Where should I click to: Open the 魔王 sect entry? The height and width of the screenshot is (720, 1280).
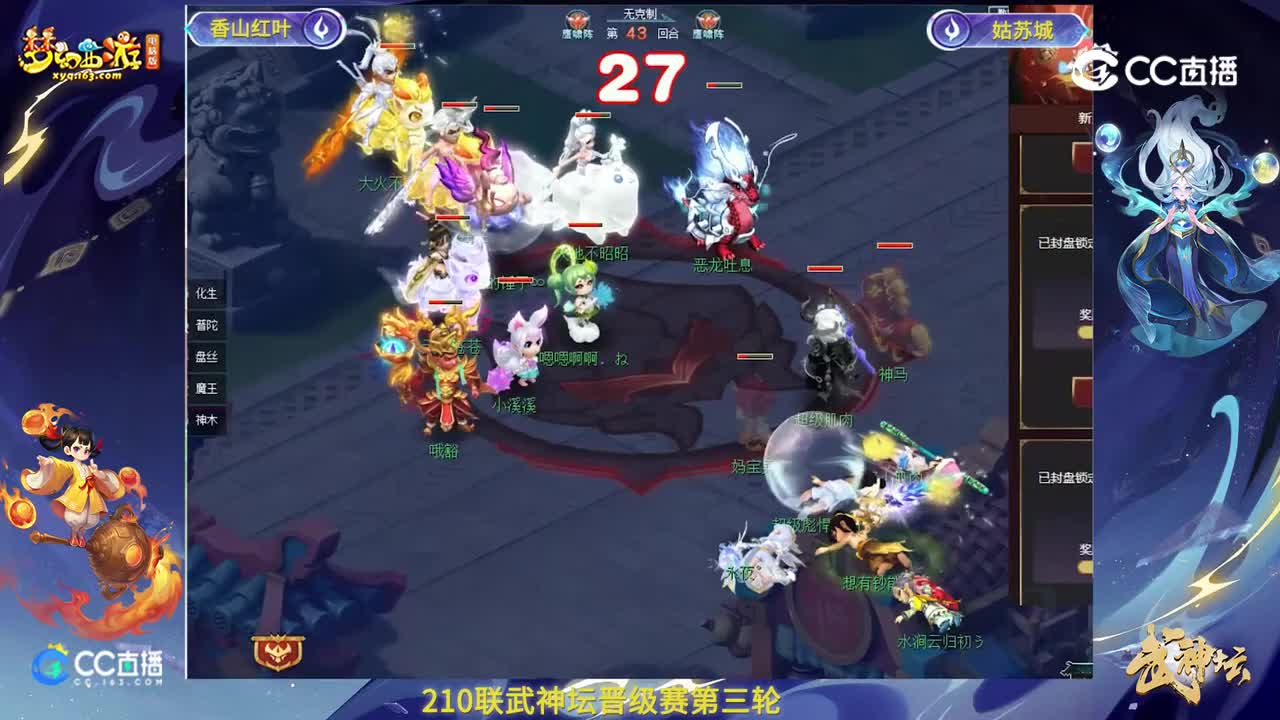point(208,390)
